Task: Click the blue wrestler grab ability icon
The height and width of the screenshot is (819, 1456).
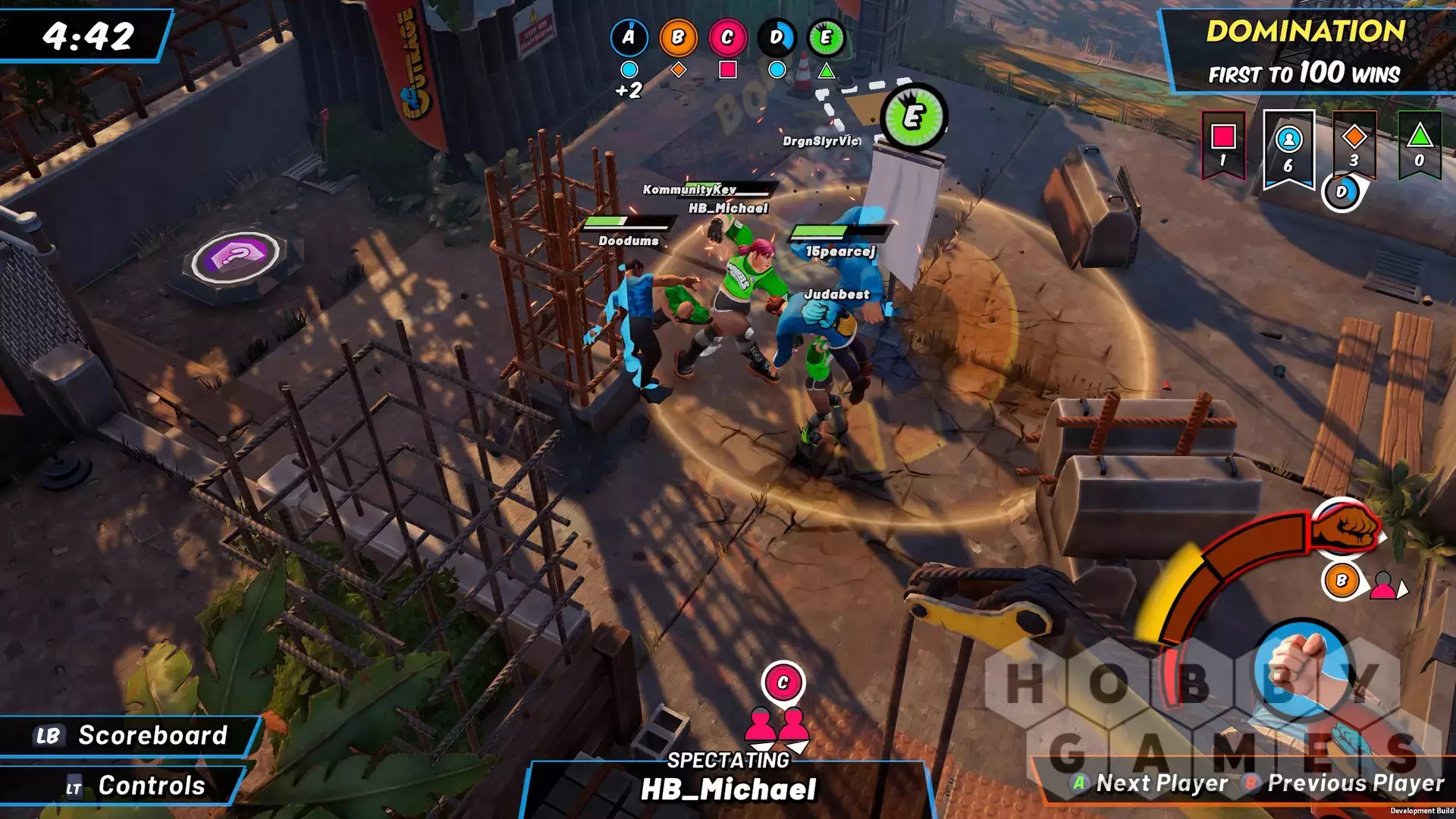Action: pyautogui.click(x=1301, y=666)
